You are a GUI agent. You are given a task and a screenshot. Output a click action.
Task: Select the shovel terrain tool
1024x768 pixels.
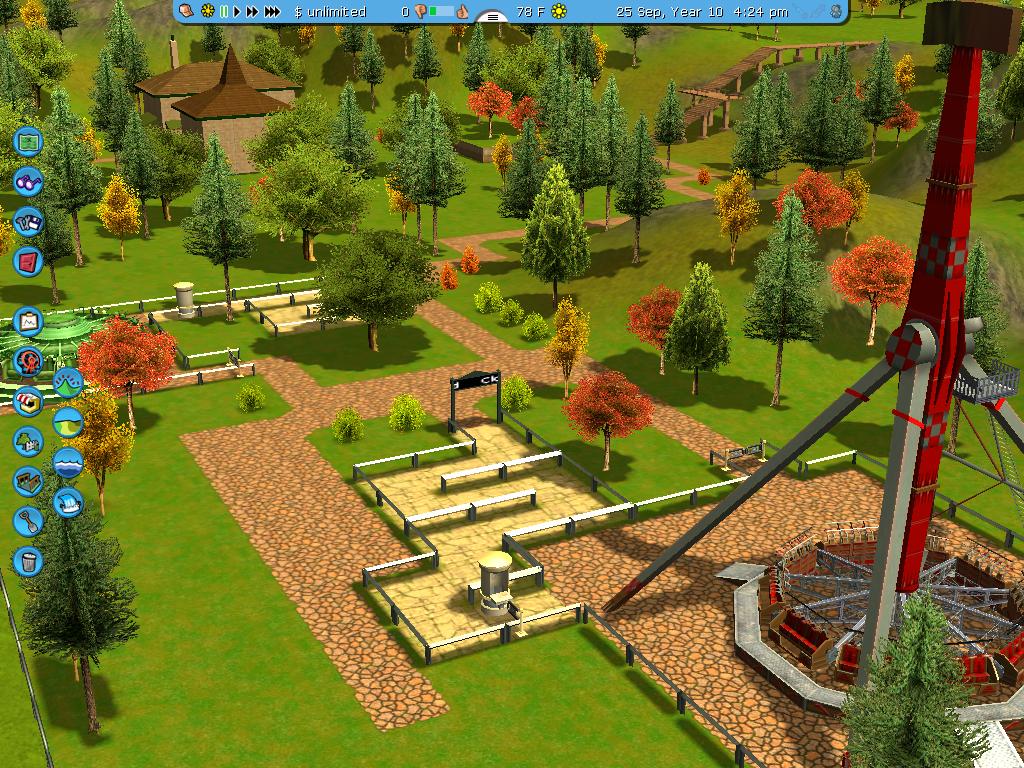(x=28, y=521)
